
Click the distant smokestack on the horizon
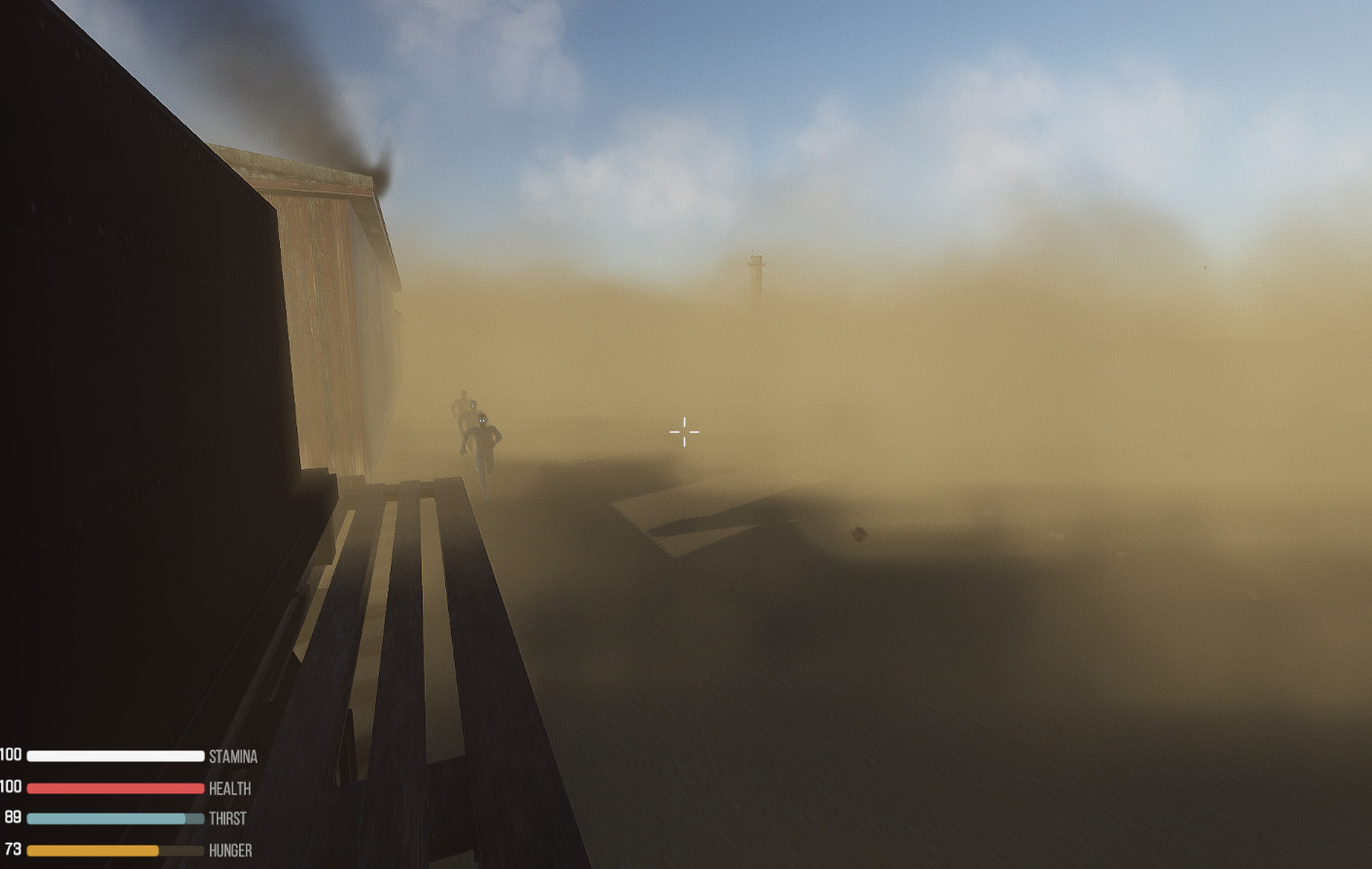pos(755,272)
